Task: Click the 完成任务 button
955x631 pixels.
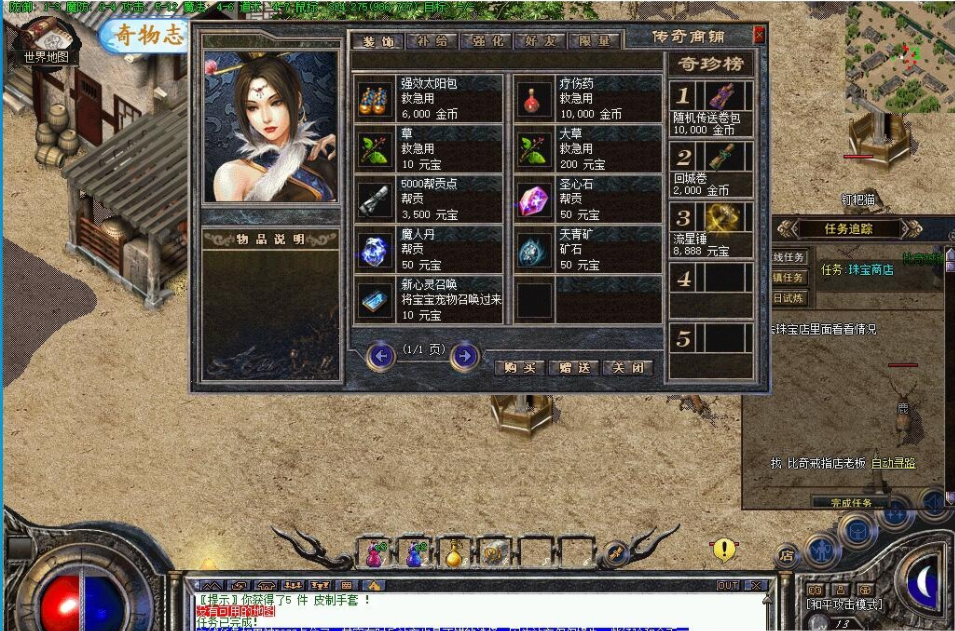Action: 851,503
